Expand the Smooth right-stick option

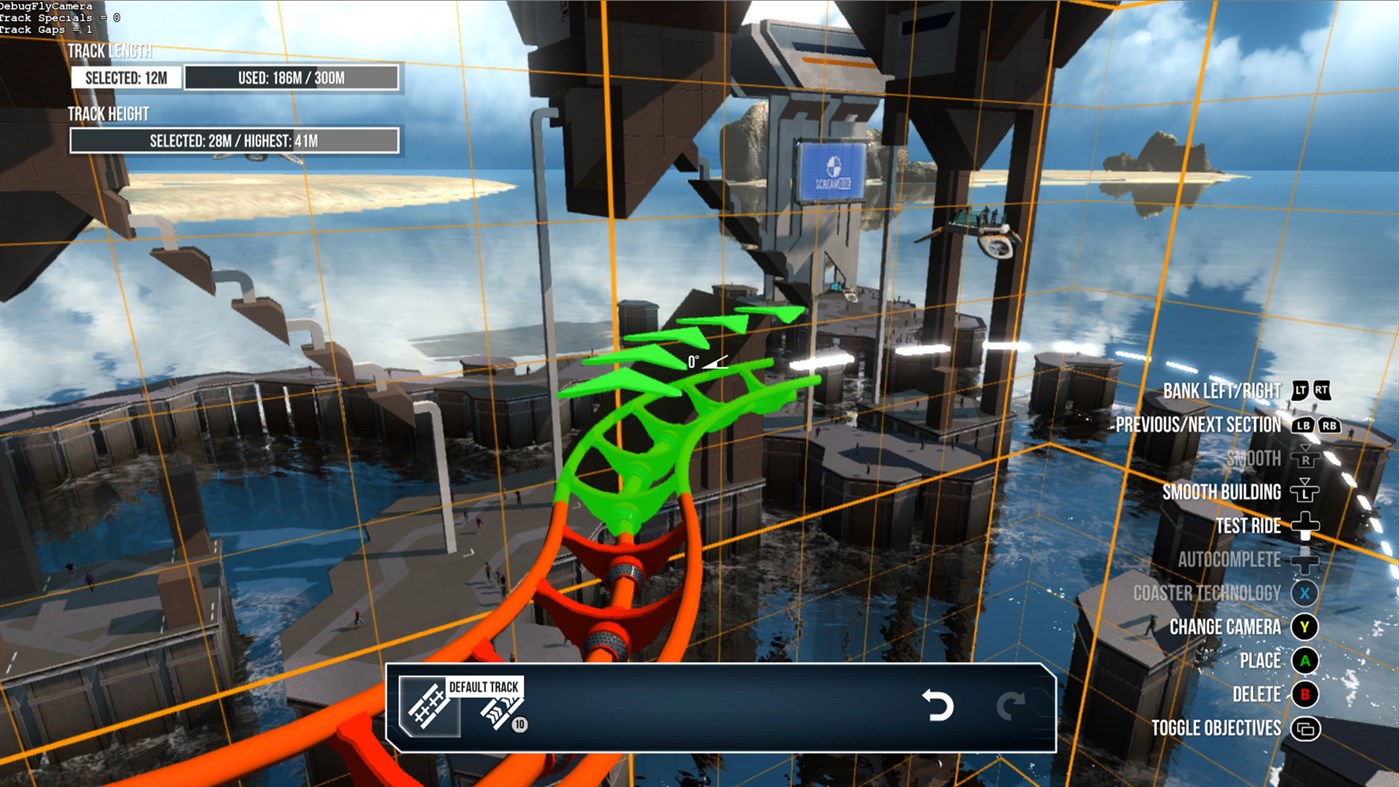click(1305, 458)
